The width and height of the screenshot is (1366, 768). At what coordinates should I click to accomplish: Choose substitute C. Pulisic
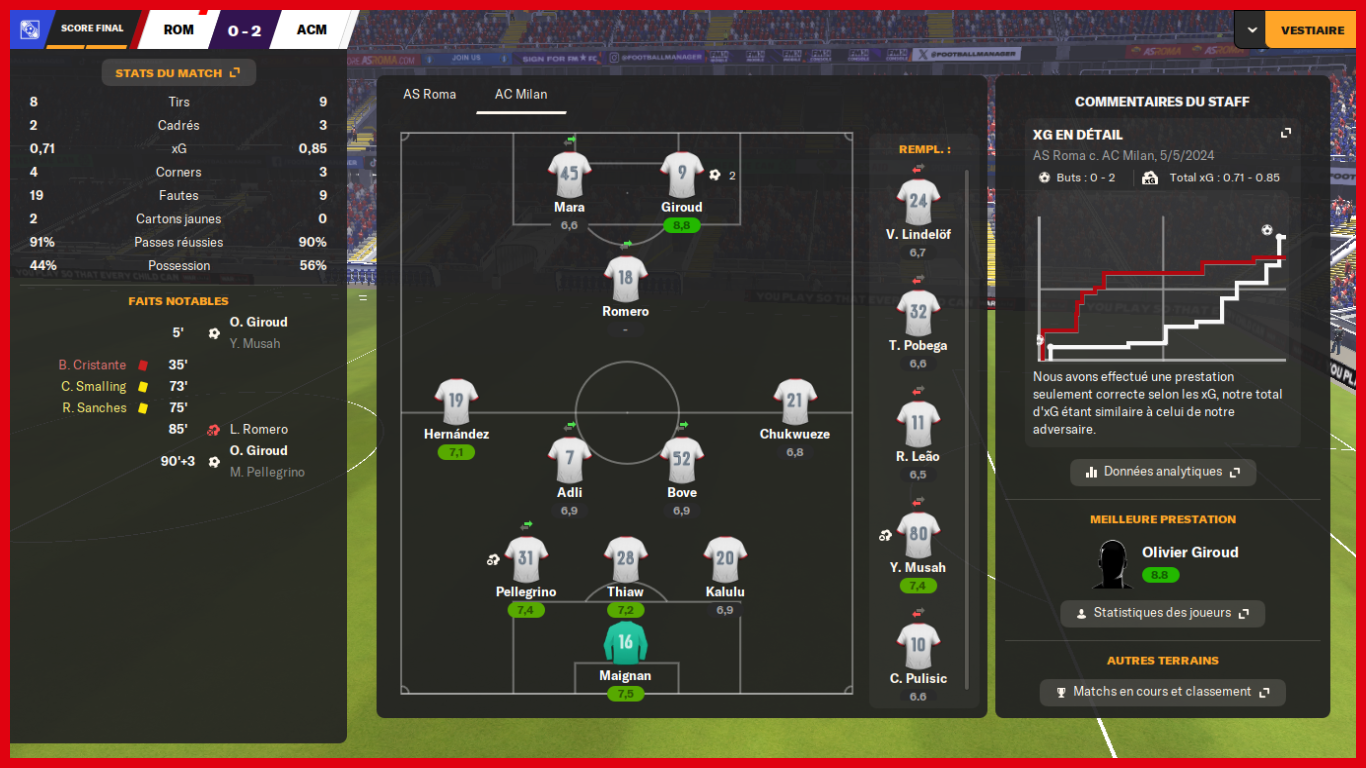pyautogui.click(x=918, y=648)
